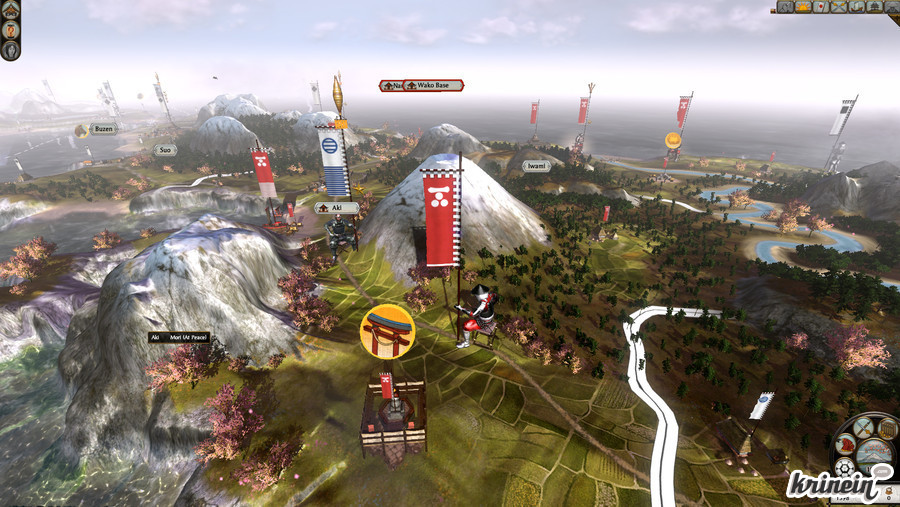Viewport: 900px width, 507px height.
Task: Select the sailing ship filter button
Action: (857, 7)
